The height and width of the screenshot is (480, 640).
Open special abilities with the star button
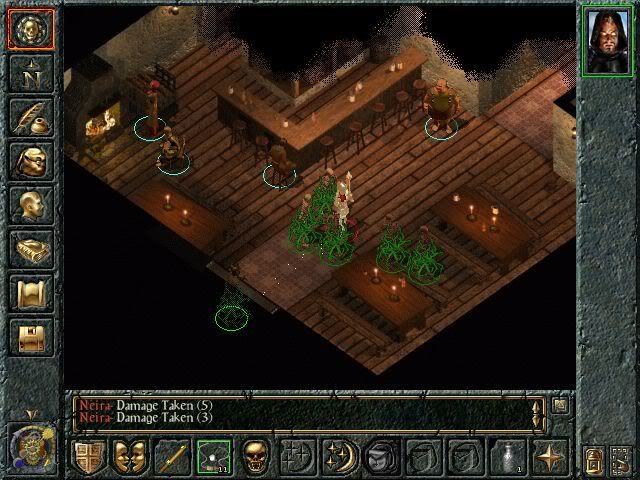click(549, 457)
